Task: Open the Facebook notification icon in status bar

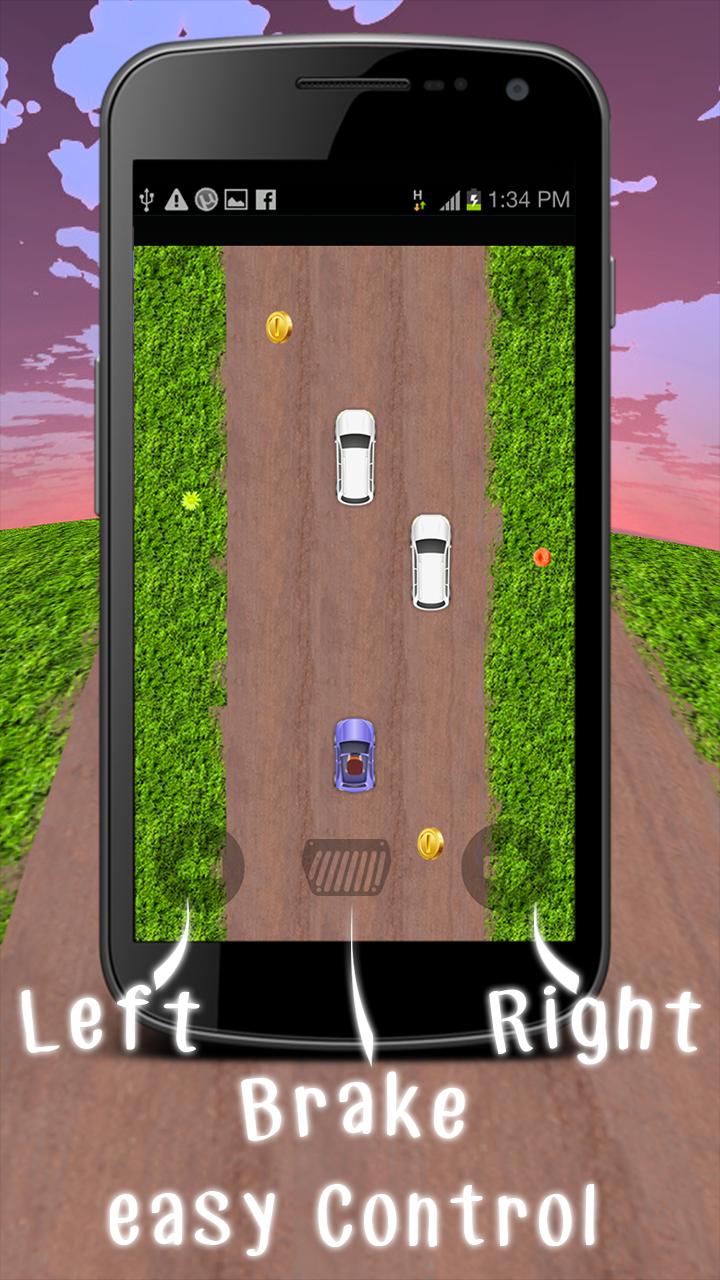Action: pyautogui.click(x=265, y=199)
